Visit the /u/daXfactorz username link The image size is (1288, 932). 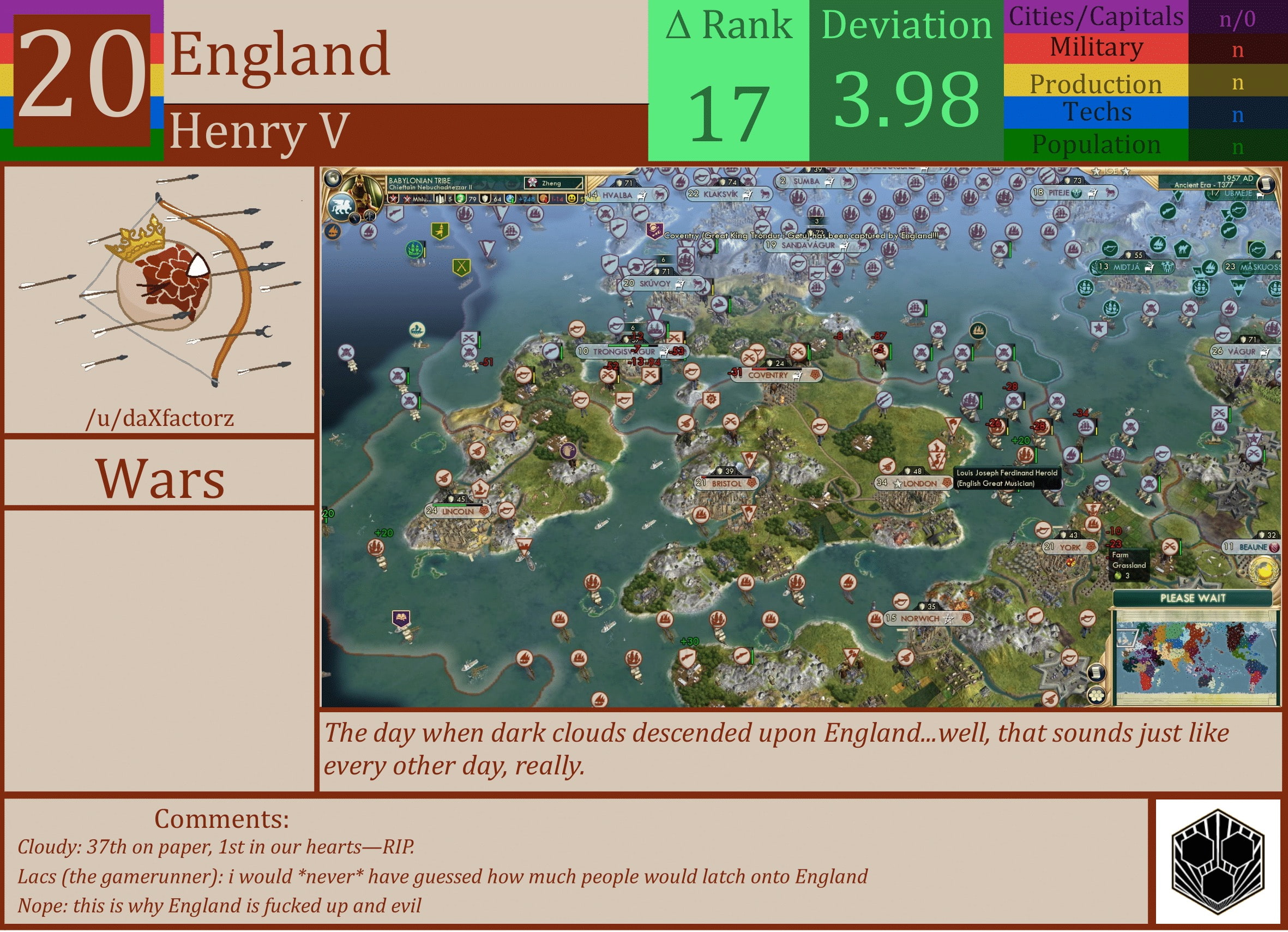click(x=161, y=419)
